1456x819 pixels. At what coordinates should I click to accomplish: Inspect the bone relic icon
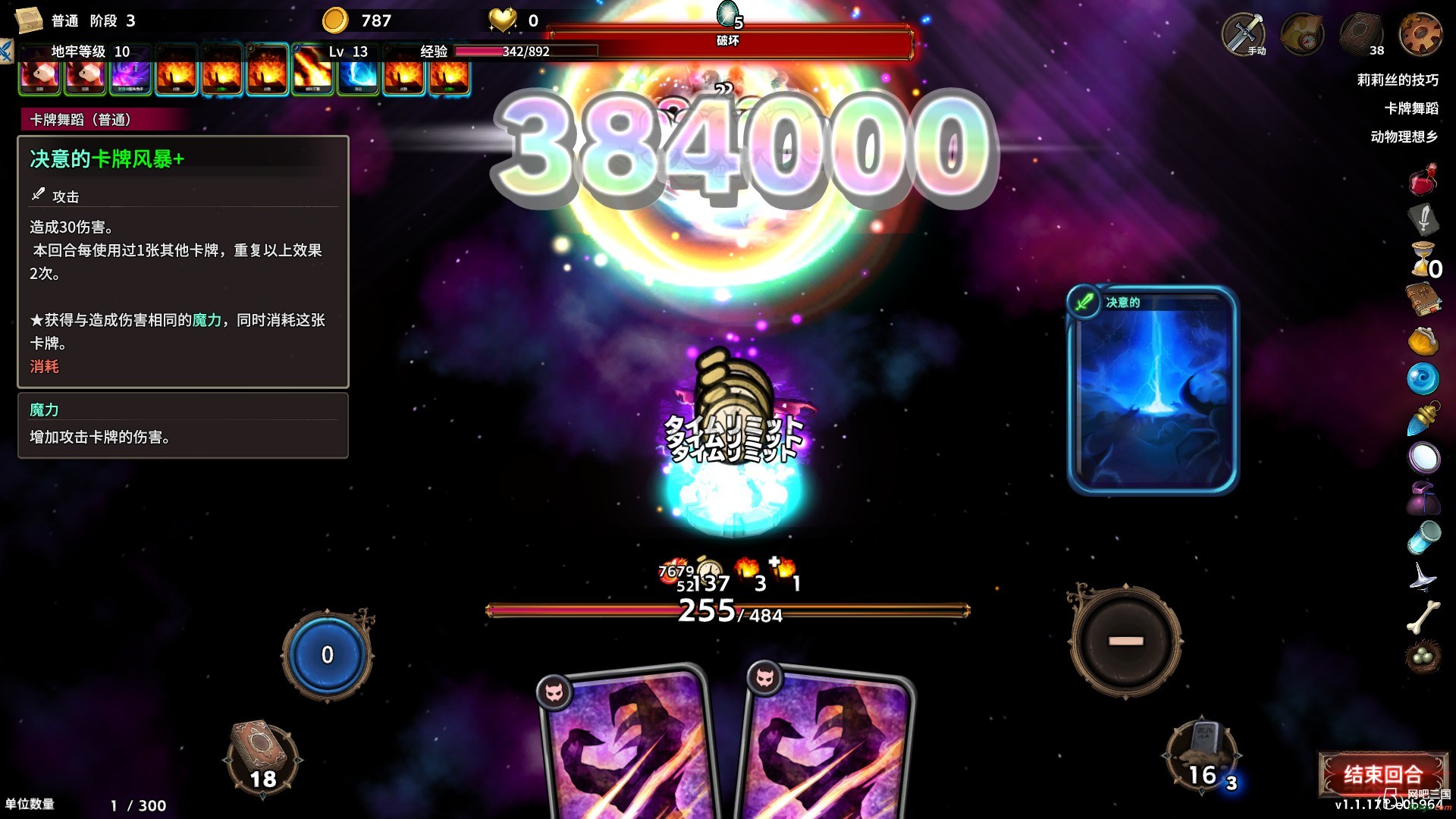click(1423, 617)
